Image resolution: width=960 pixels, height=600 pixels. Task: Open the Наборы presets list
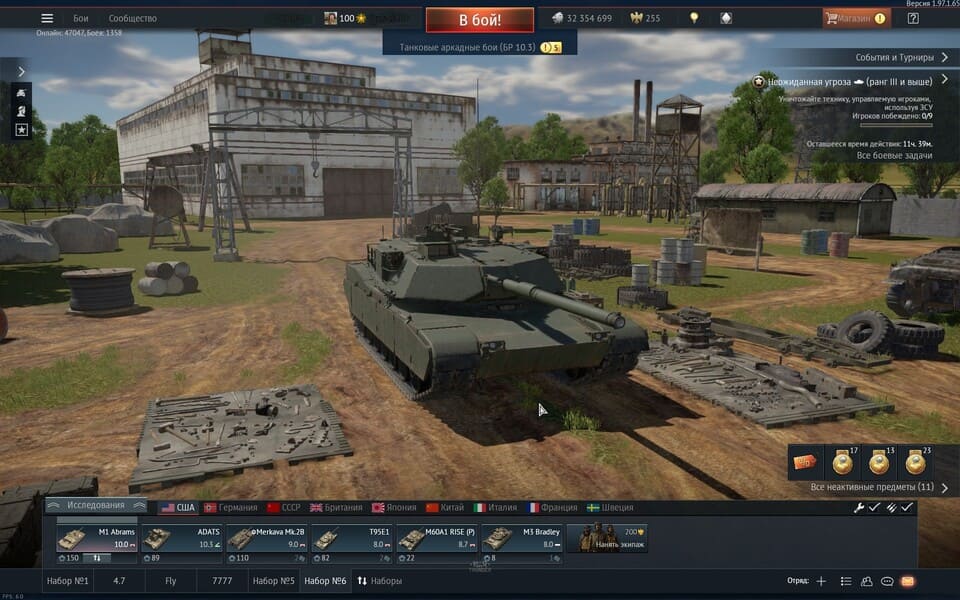(x=379, y=581)
